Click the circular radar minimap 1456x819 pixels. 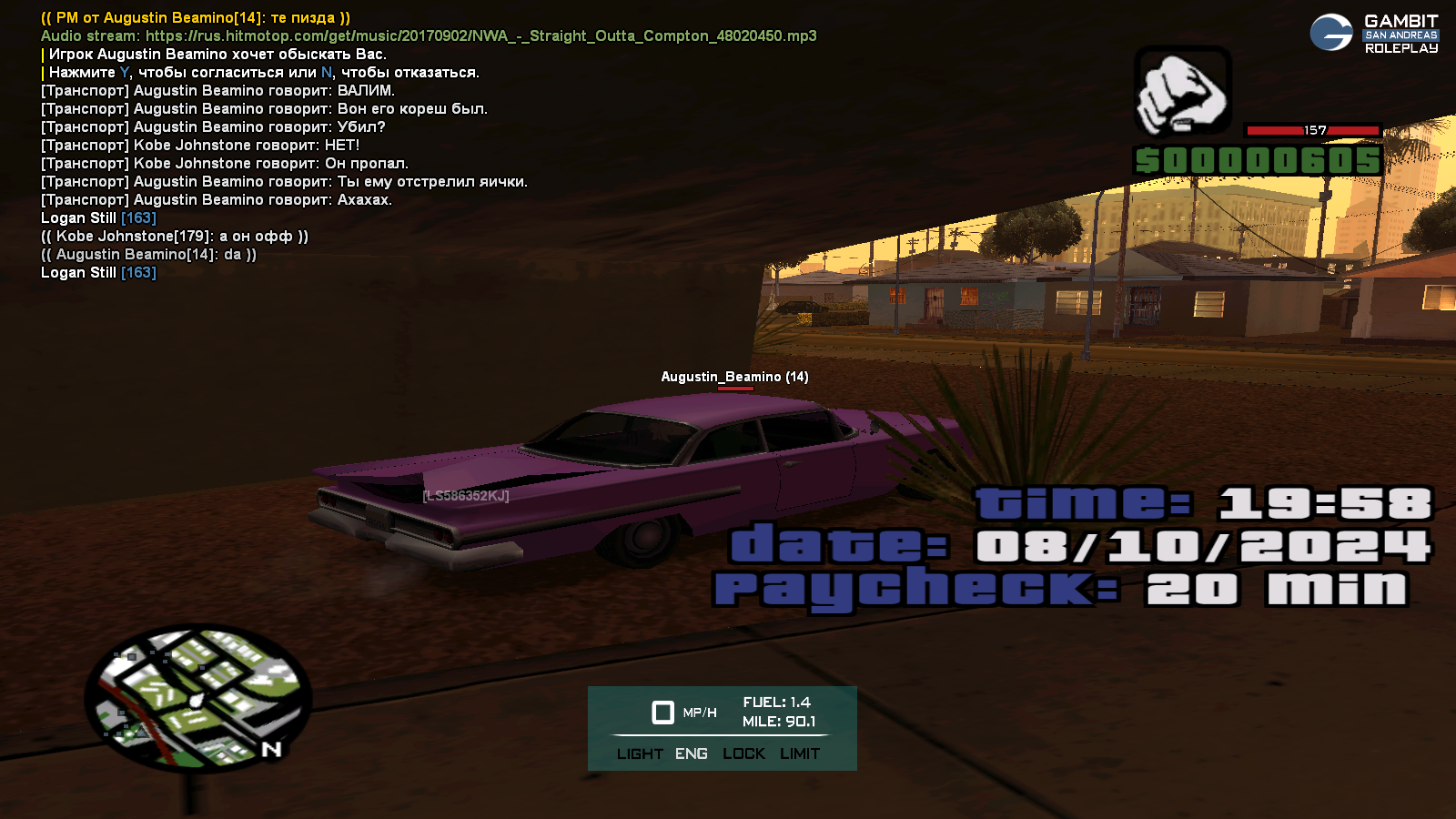pos(198,698)
